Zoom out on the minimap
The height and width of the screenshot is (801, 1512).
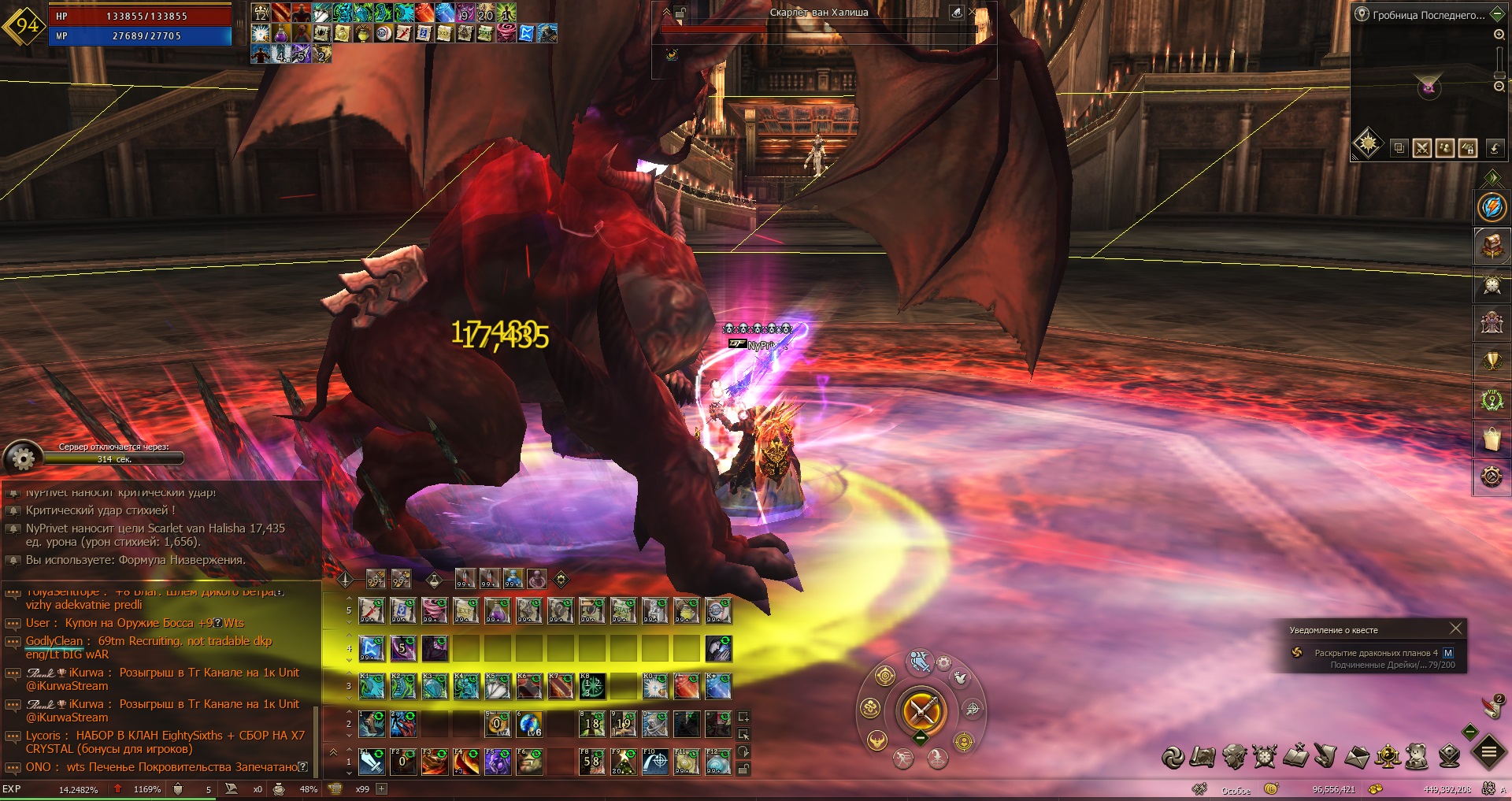point(1499,86)
